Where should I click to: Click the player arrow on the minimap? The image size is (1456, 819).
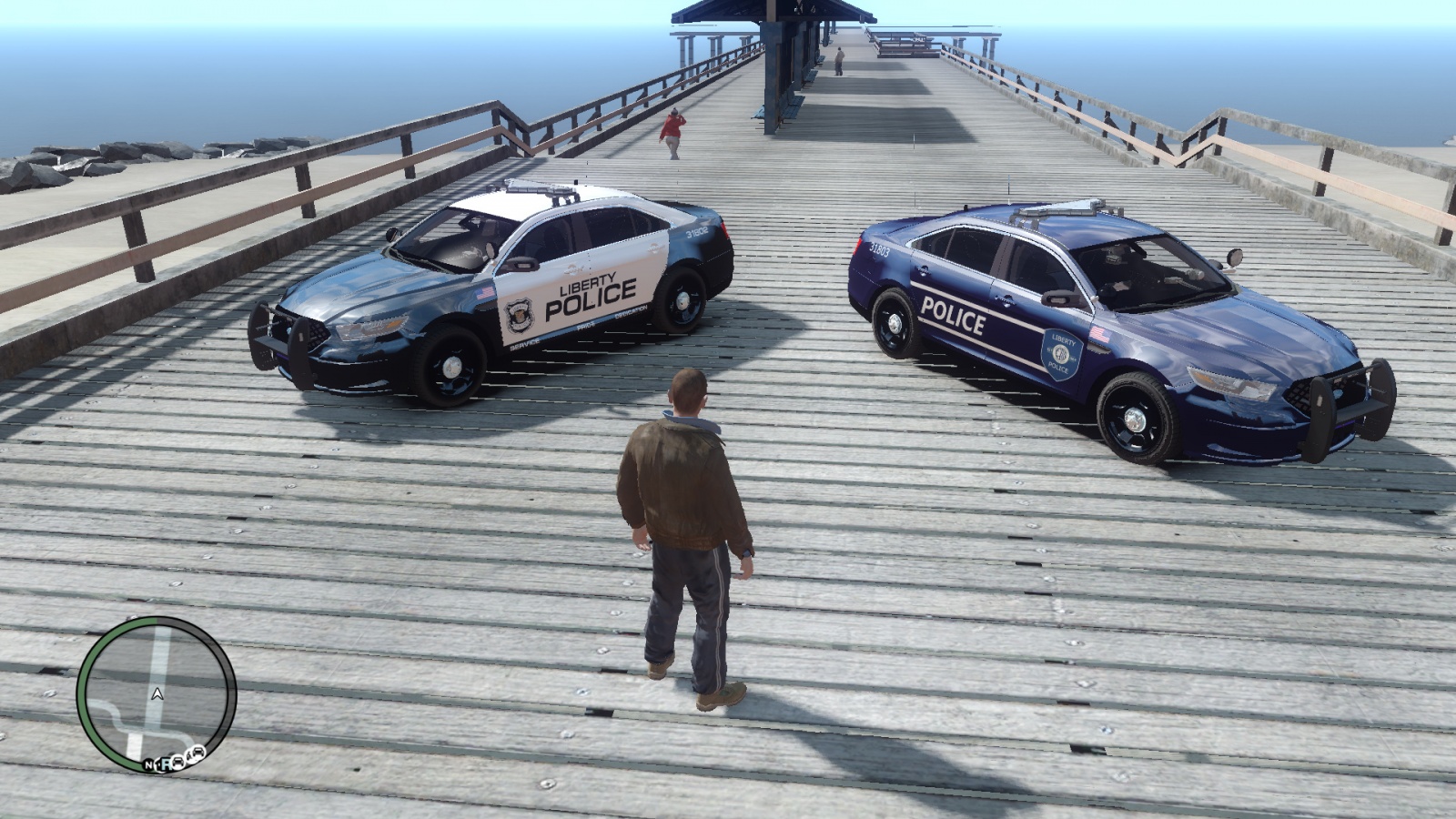[157, 694]
